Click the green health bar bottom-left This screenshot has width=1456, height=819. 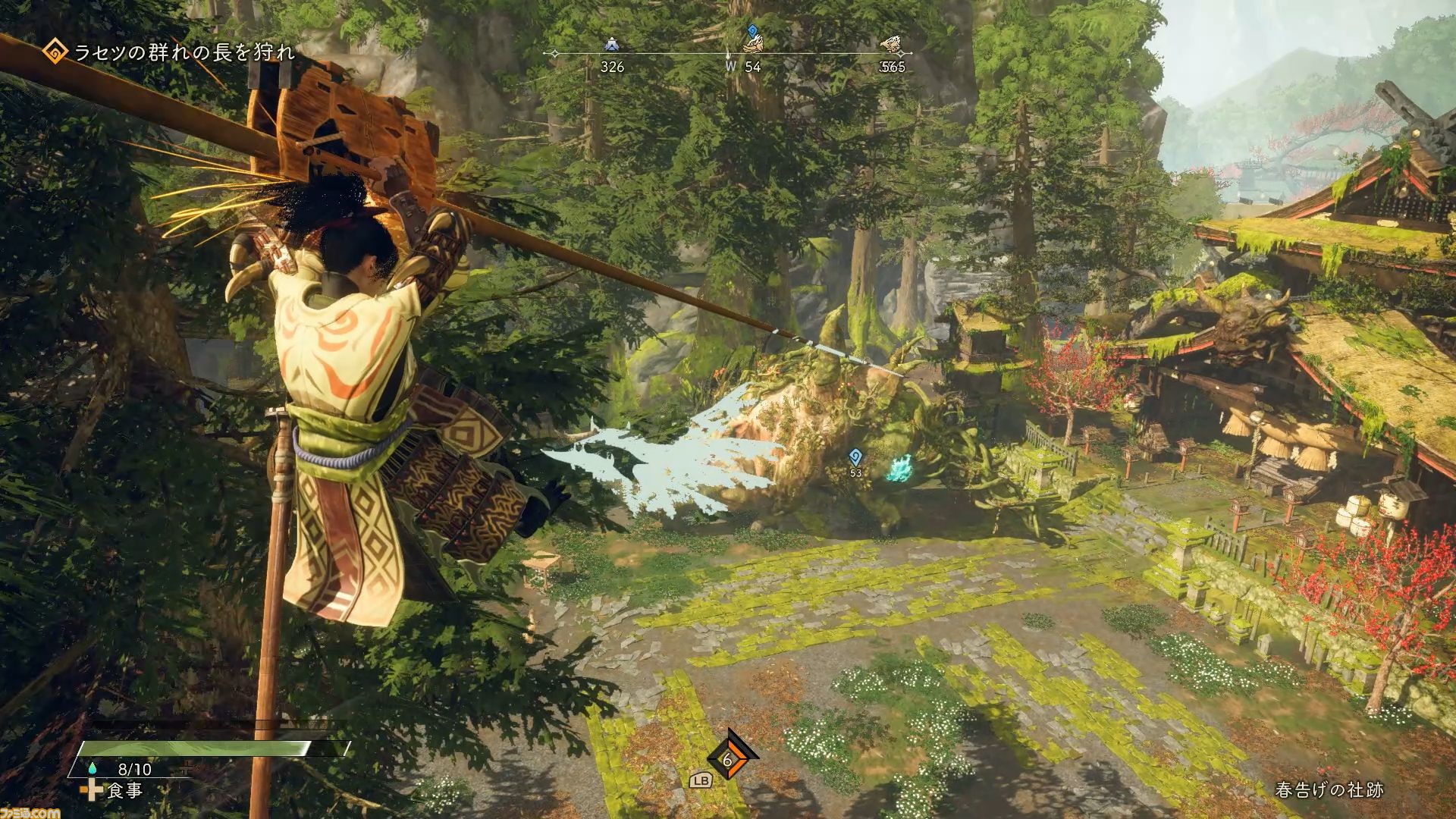pos(197,747)
